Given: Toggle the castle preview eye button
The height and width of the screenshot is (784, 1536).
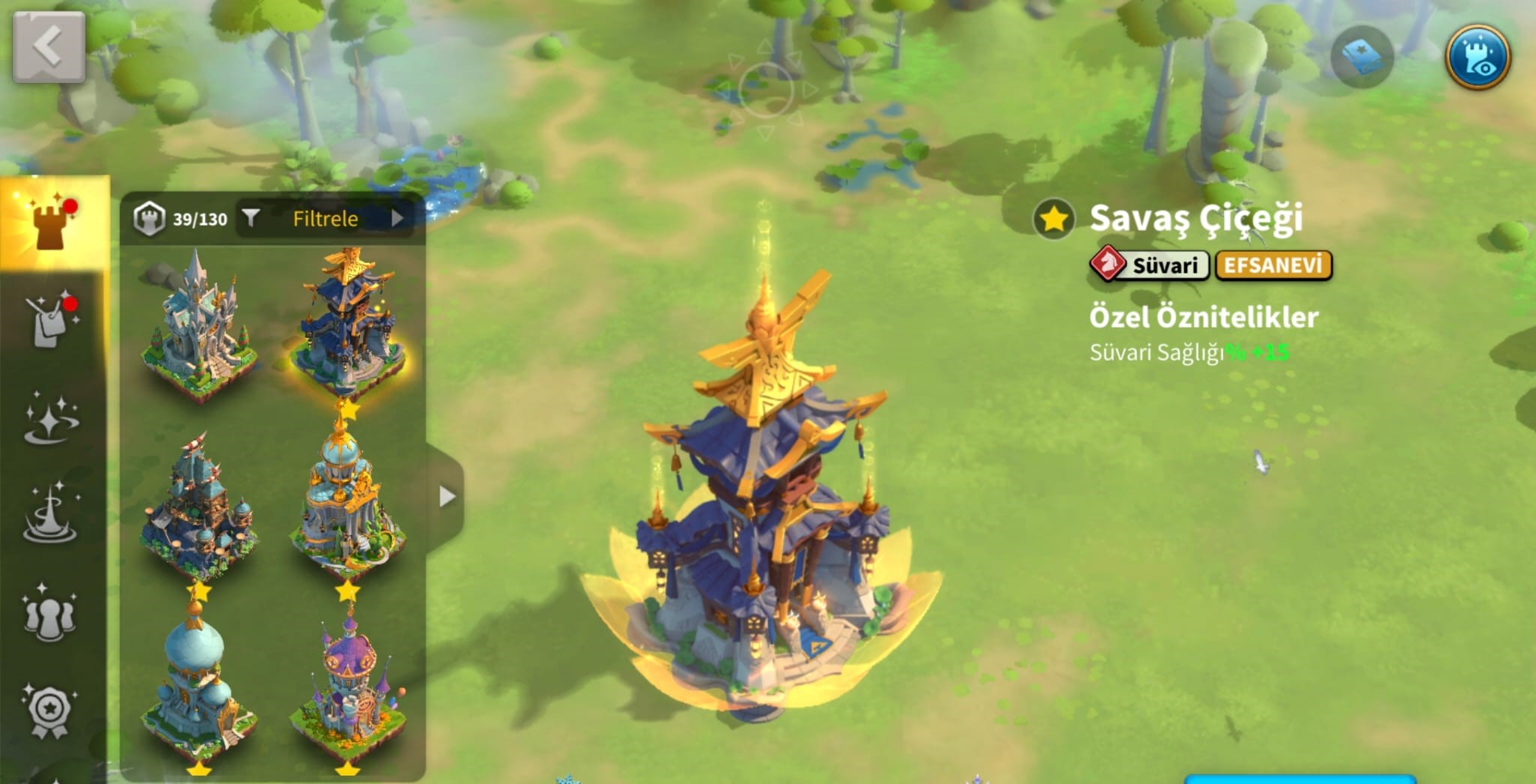Looking at the screenshot, I should tap(1477, 57).
